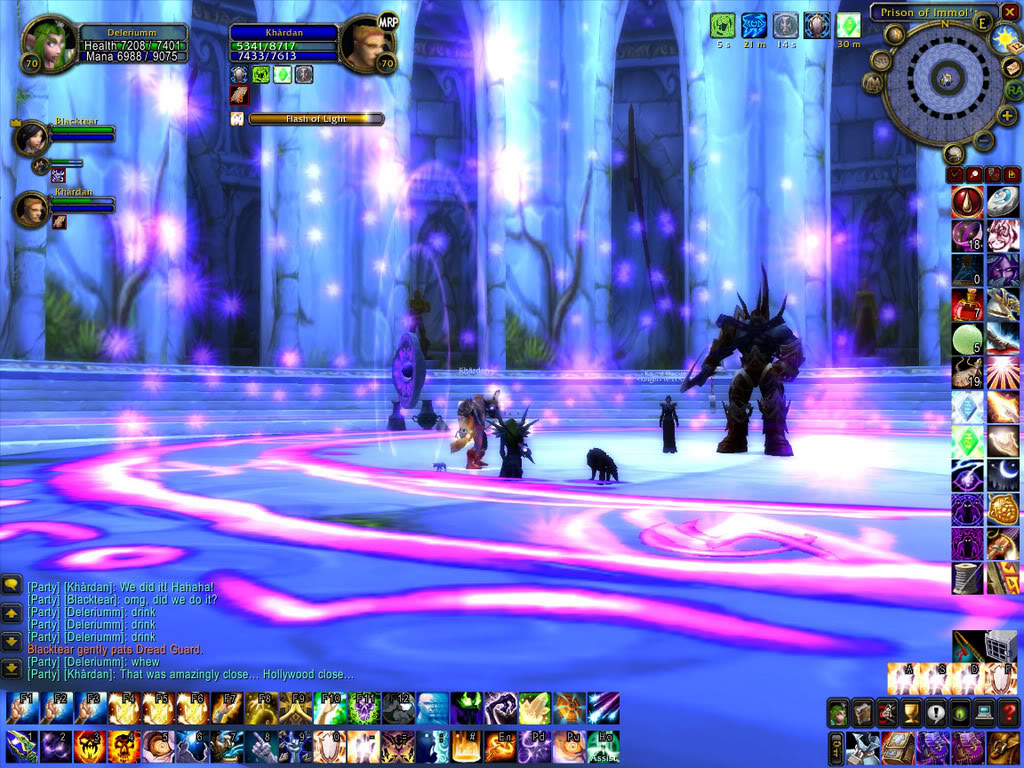Viewport: 1024px width, 768px height.
Task: Zoom in the minimap with the plus button
Action: point(1007,116)
